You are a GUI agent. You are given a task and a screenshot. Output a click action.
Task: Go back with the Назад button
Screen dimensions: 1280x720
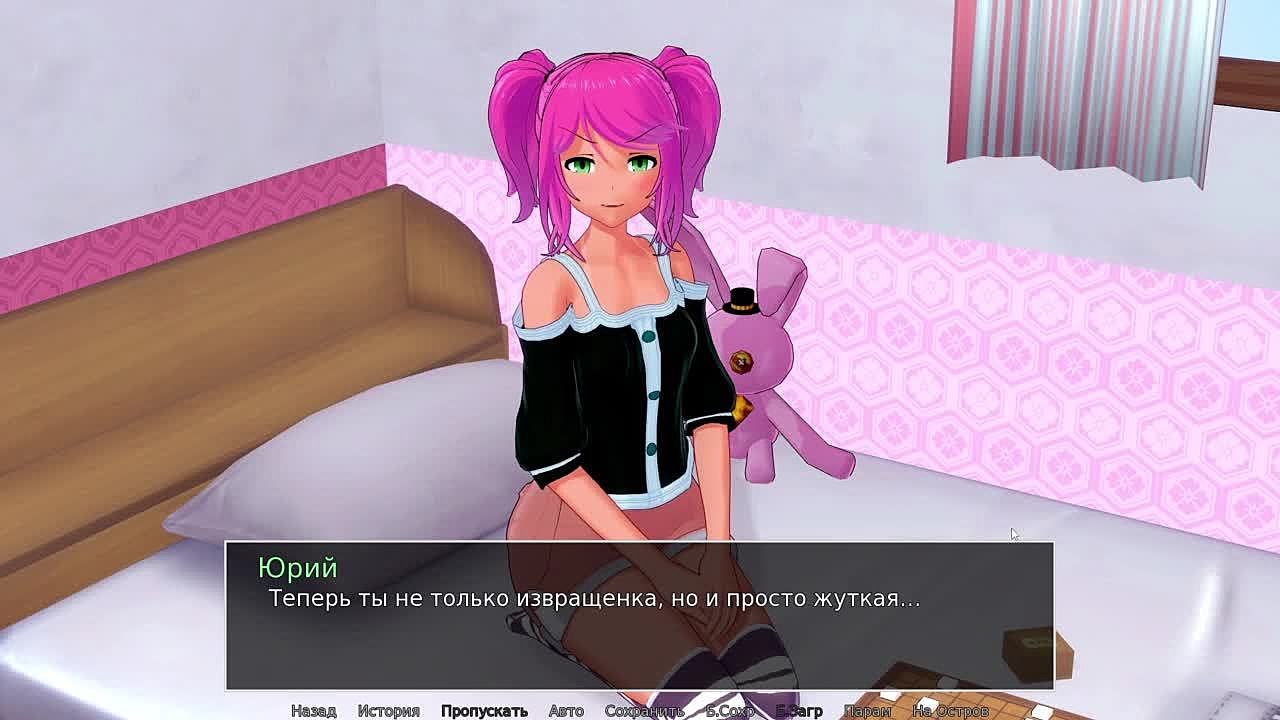tap(313, 710)
